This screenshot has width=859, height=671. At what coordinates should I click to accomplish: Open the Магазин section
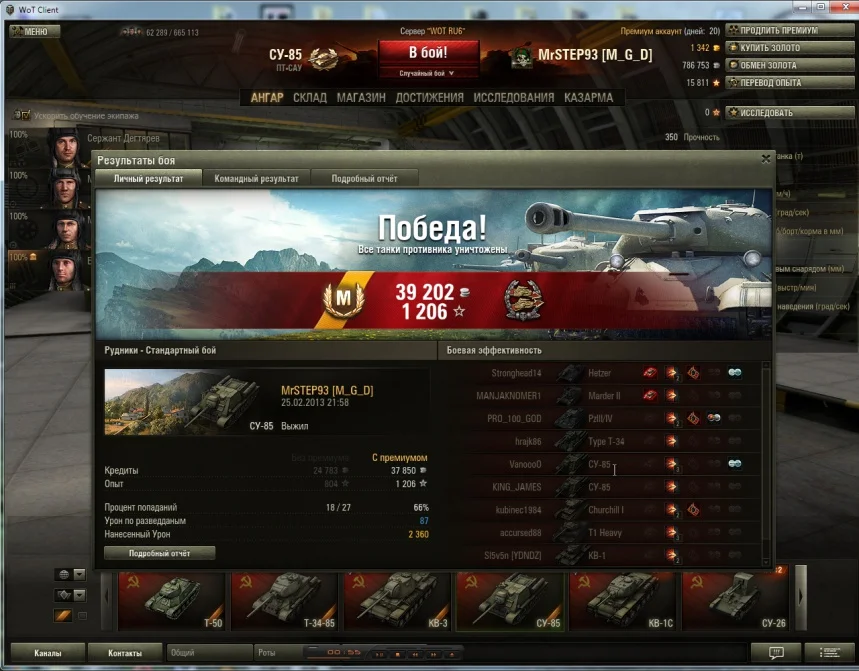(361, 98)
